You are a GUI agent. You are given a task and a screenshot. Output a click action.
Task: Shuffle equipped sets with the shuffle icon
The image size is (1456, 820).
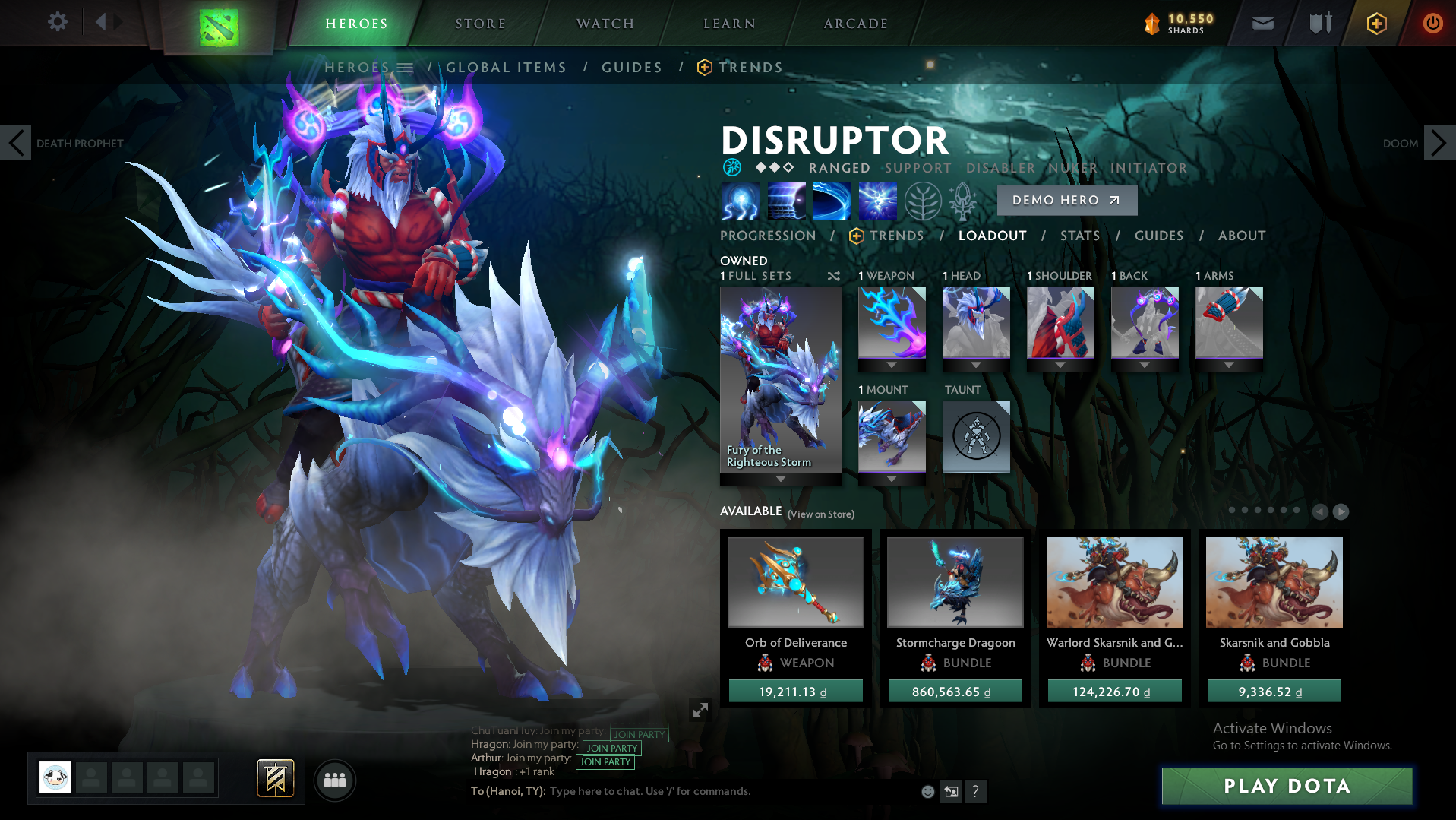click(x=832, y=276)
